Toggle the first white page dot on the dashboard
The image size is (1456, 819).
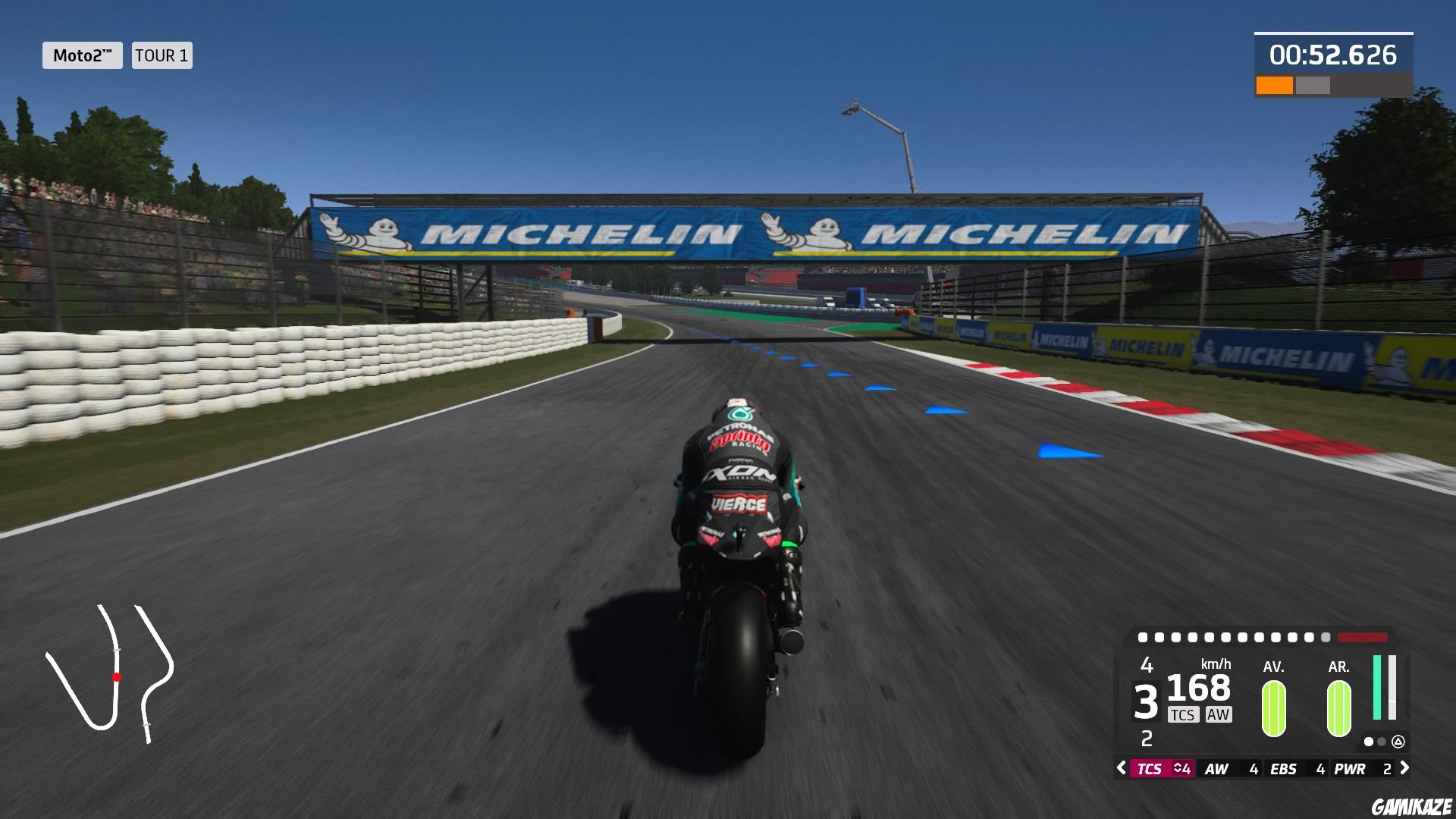[x=1369, y=742]
